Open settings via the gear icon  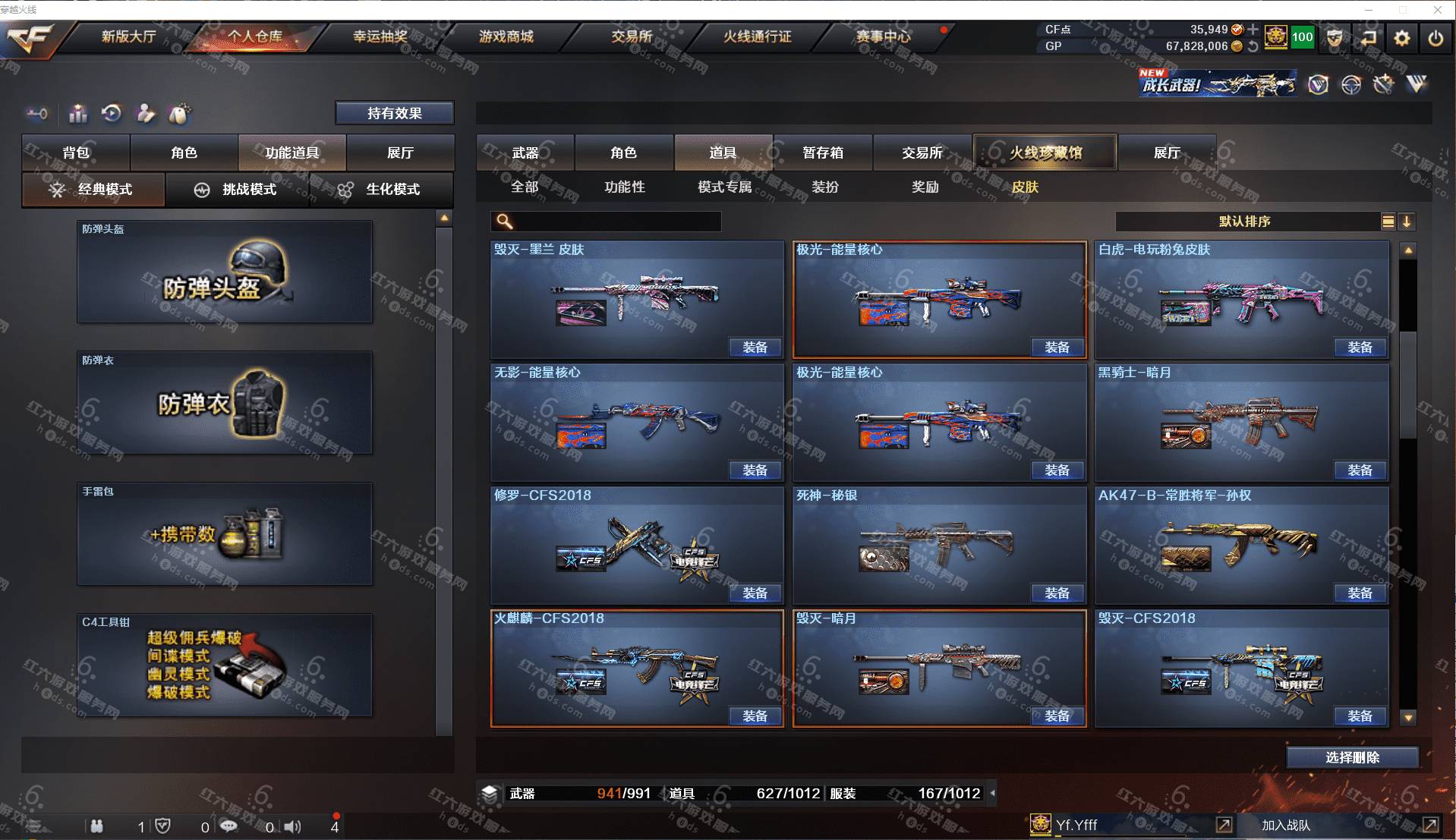point(1401,37)
